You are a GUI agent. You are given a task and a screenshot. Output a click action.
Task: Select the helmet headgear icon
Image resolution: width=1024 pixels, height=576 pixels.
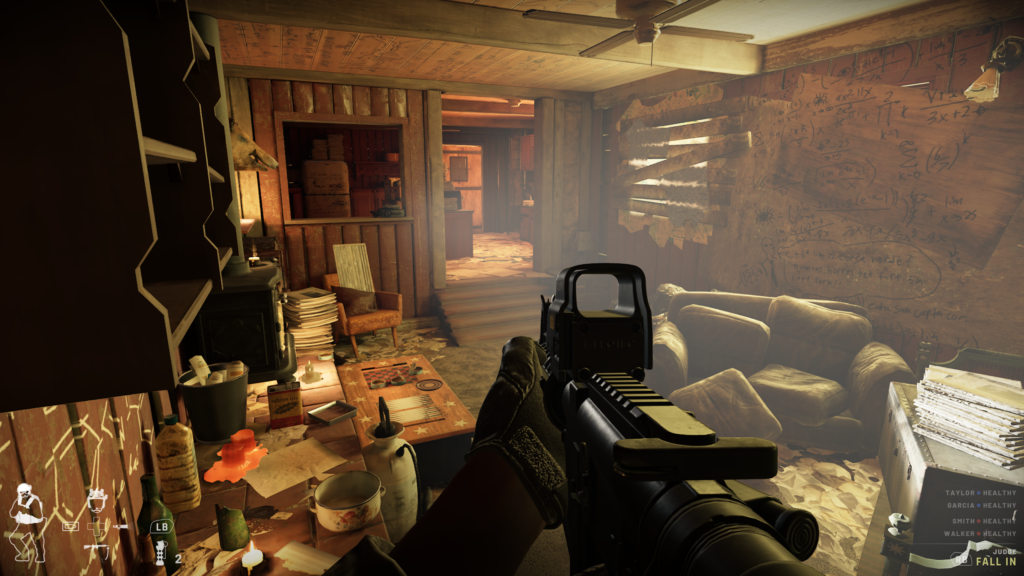click(97, 499)
